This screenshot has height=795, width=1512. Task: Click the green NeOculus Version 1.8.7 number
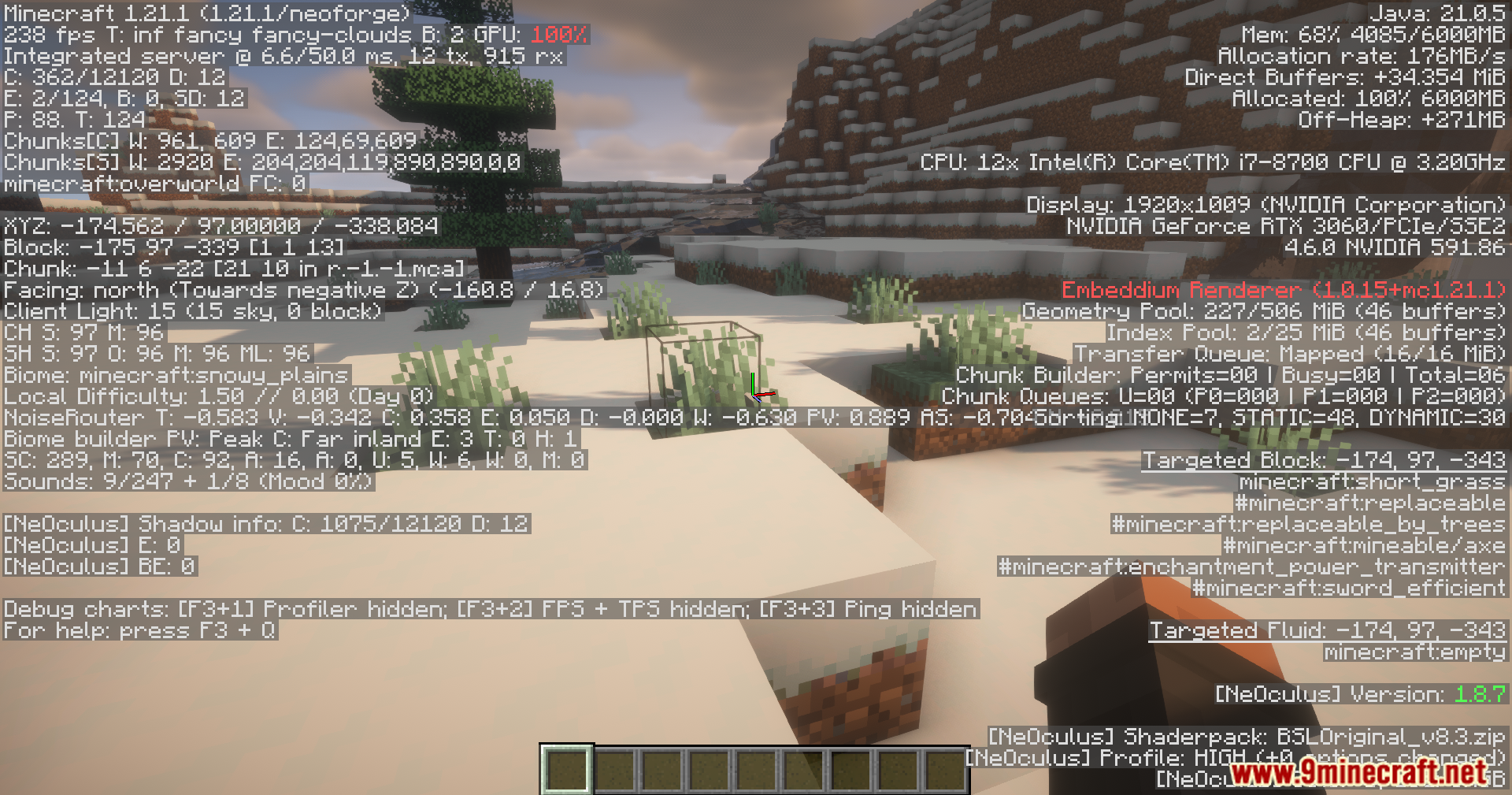click(x=1482, y=695)
